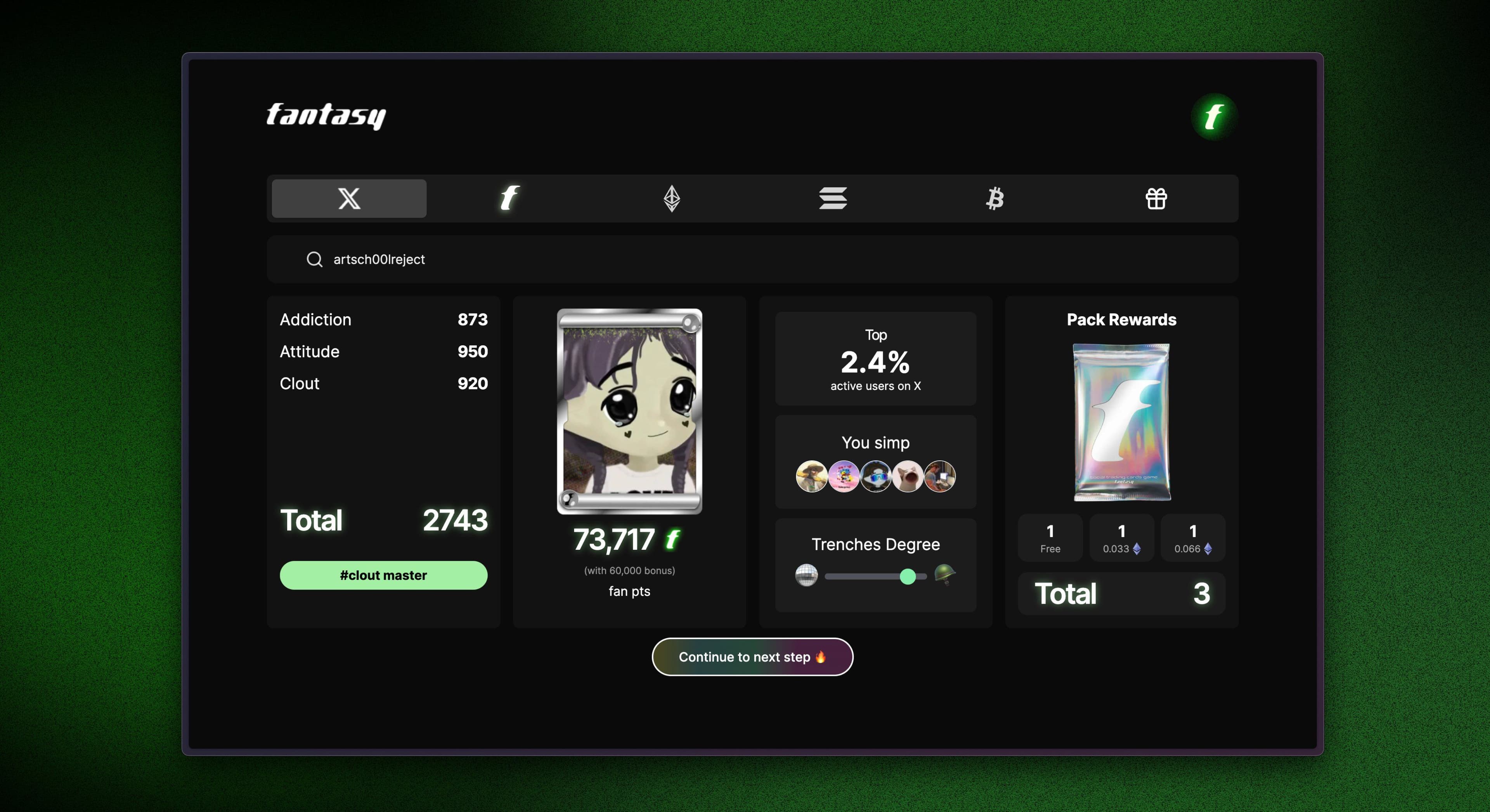Open the Solana section
The image size is (1490, 812).
pyautogui.click(x=833, y=198)
